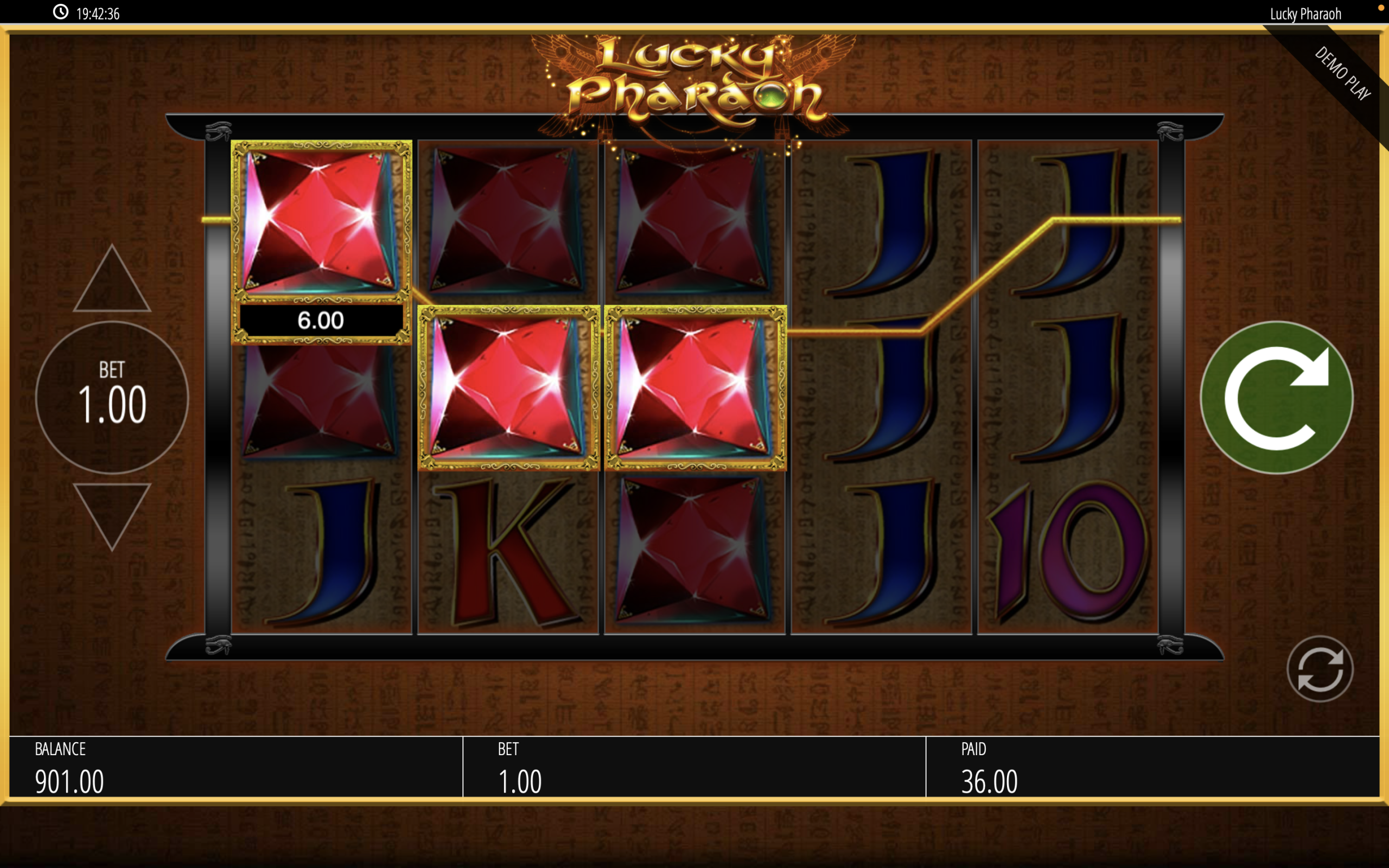The width and height of the screenshot is (1389, 868).
Task: Activate the autoplay circular arrows button
Action: pos(1319,669)
